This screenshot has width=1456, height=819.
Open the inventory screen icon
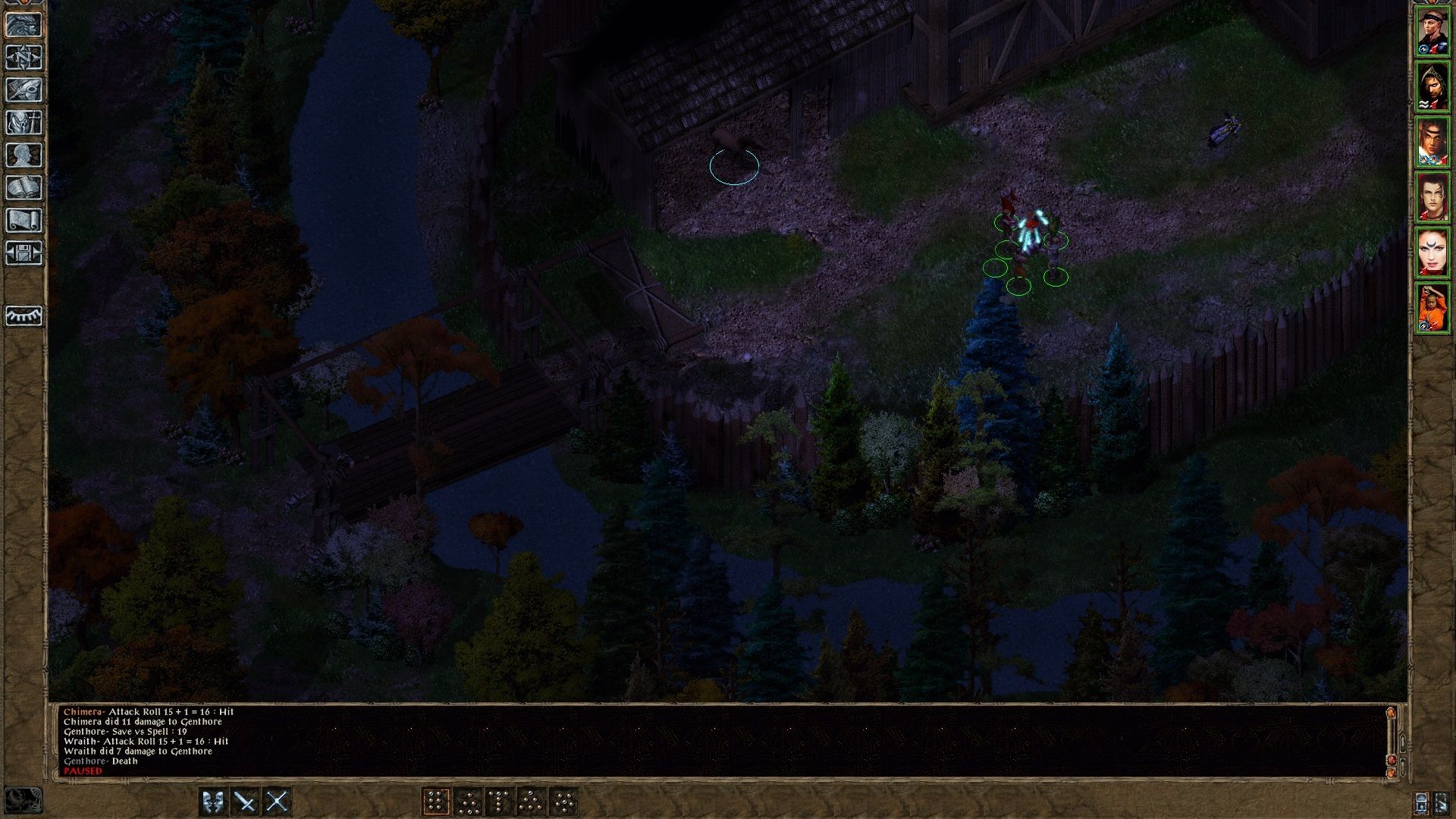[x=24, y=122]
